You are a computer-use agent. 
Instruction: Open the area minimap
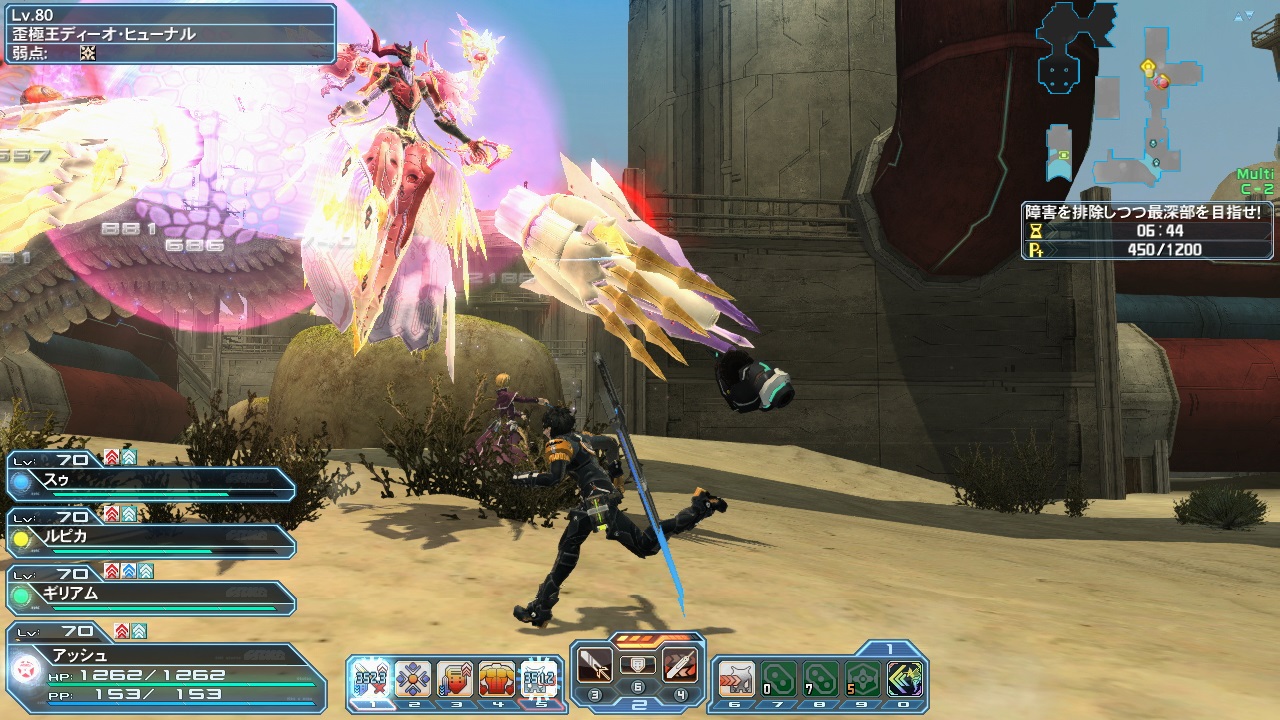(x=1120, y=95)
